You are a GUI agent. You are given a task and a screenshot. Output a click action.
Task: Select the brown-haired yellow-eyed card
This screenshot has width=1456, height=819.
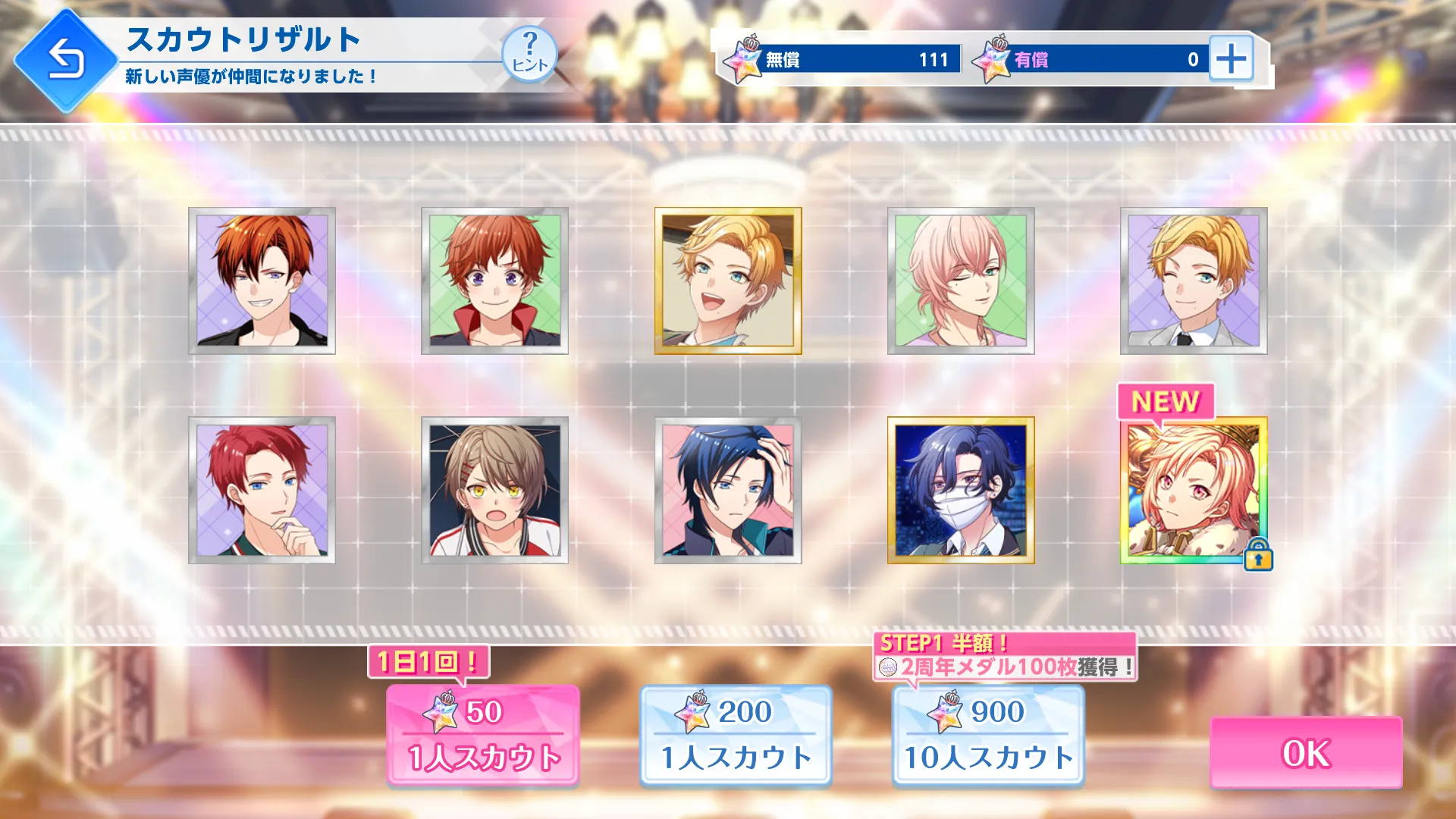494,490
